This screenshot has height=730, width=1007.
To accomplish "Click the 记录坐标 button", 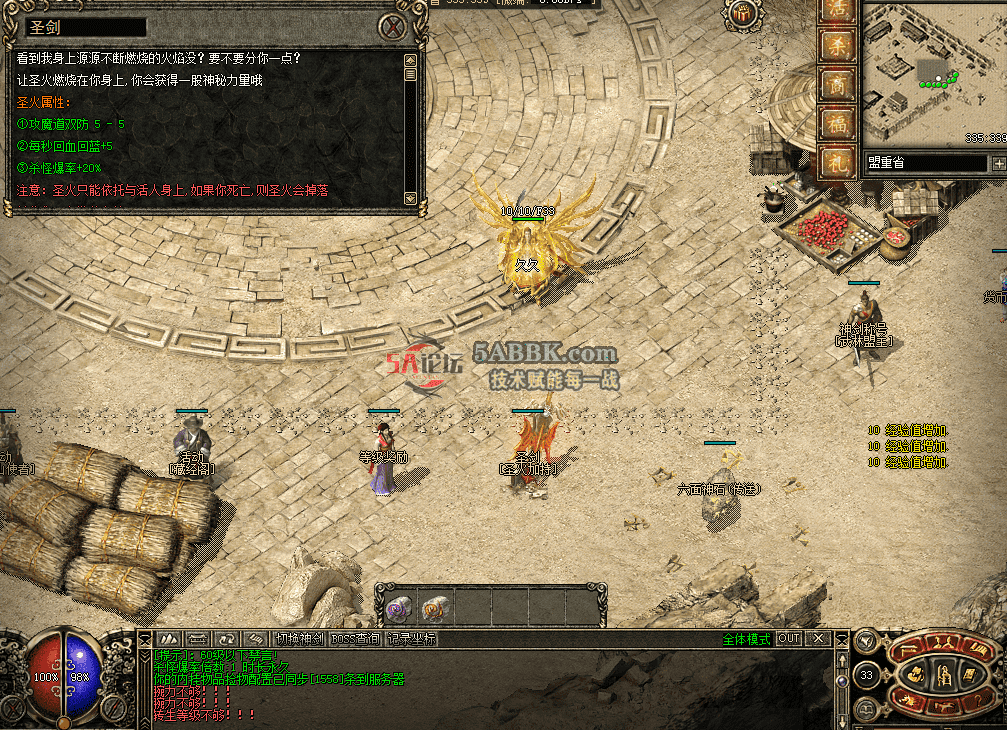I will click(412, 639).
